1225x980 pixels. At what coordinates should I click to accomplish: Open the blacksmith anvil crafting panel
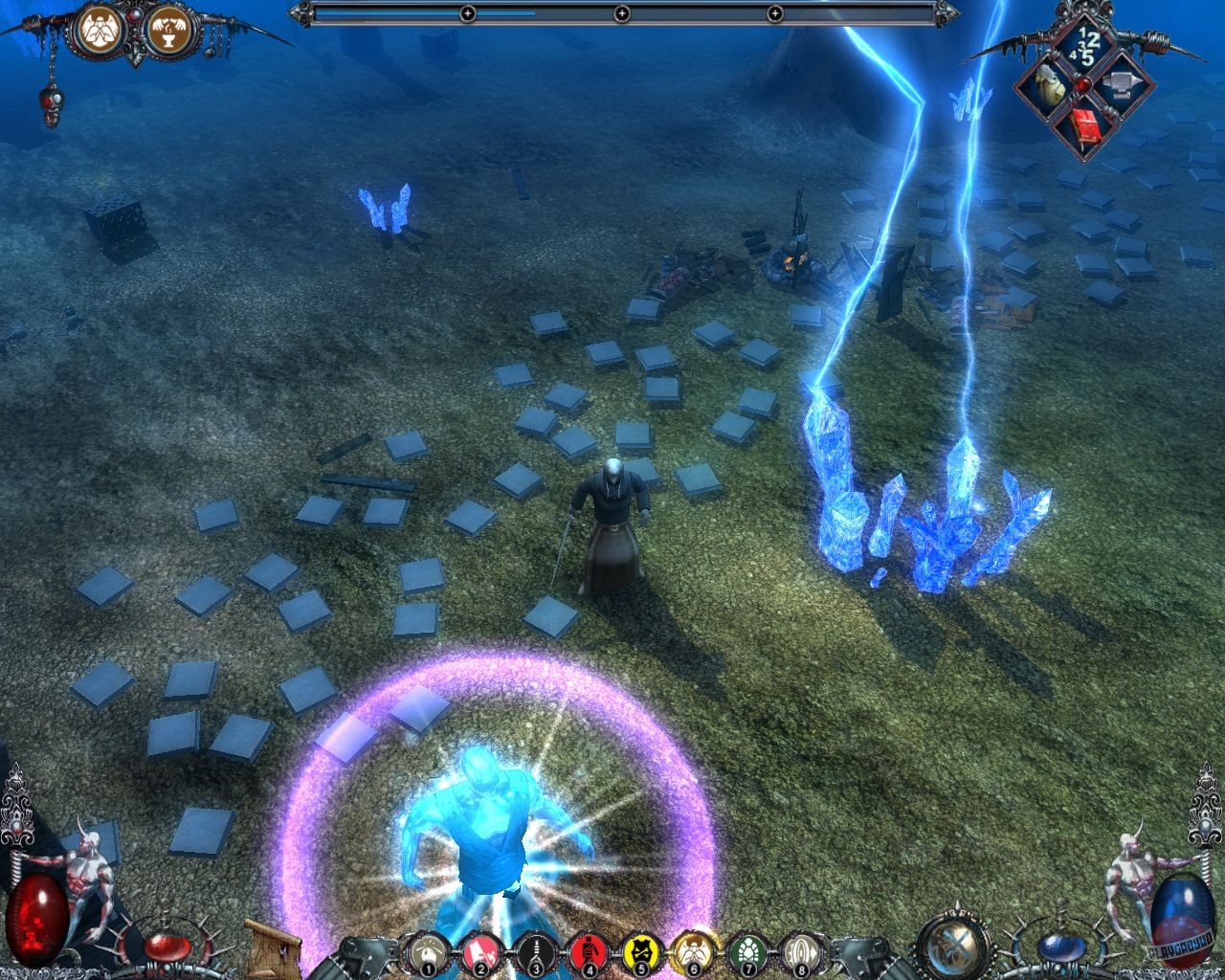tap(1122, 84)
